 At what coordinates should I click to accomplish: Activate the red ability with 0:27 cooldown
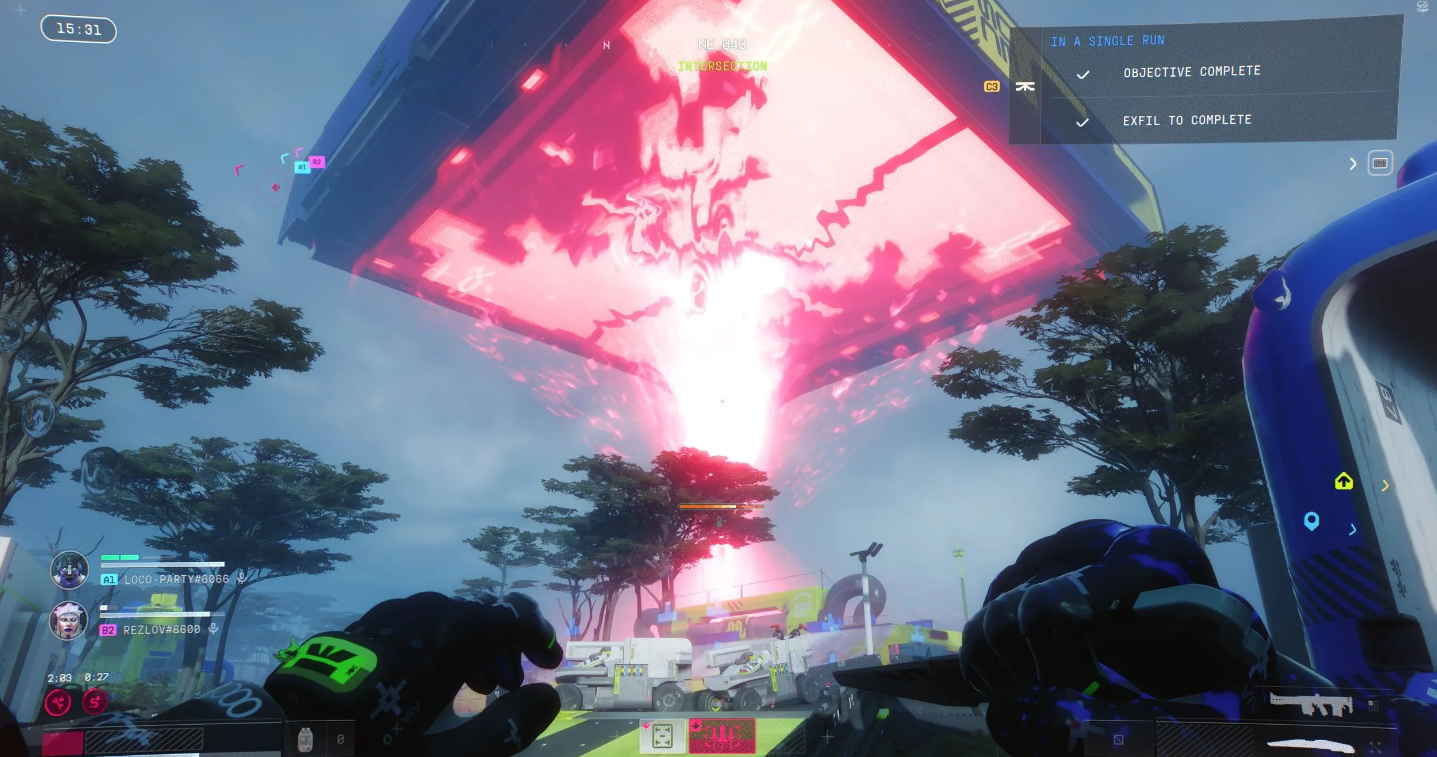pyautogui.click(x=96, y=703)
